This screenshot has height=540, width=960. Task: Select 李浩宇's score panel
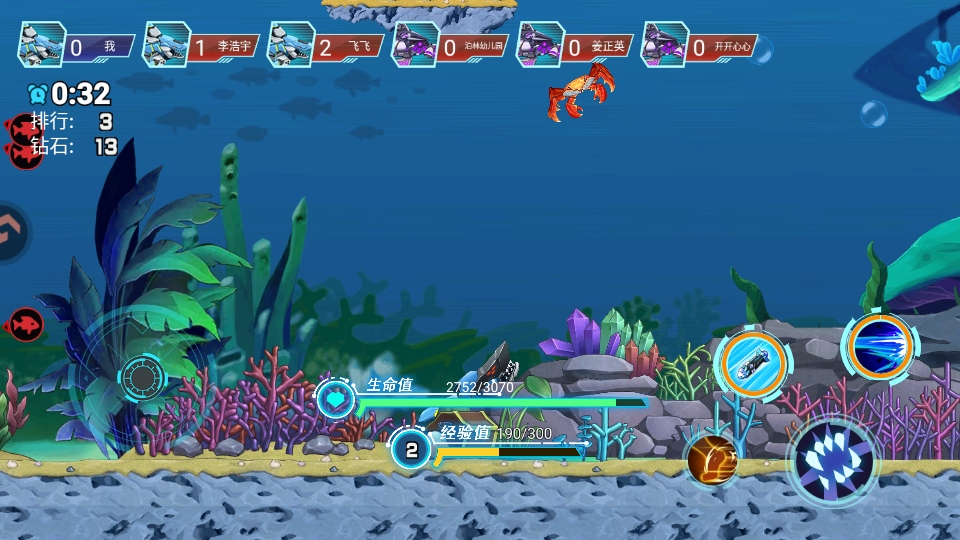click(201, 46)
